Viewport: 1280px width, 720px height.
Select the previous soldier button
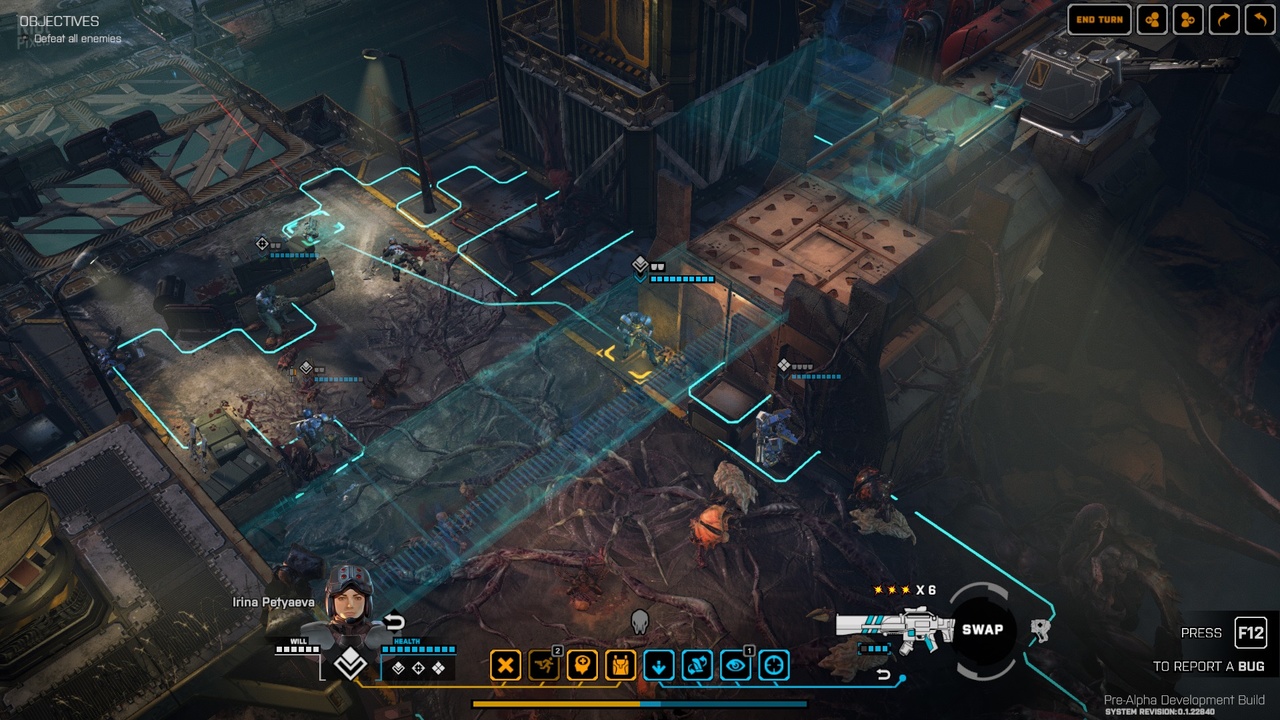pyautogui.click(x=1152, y=20)
